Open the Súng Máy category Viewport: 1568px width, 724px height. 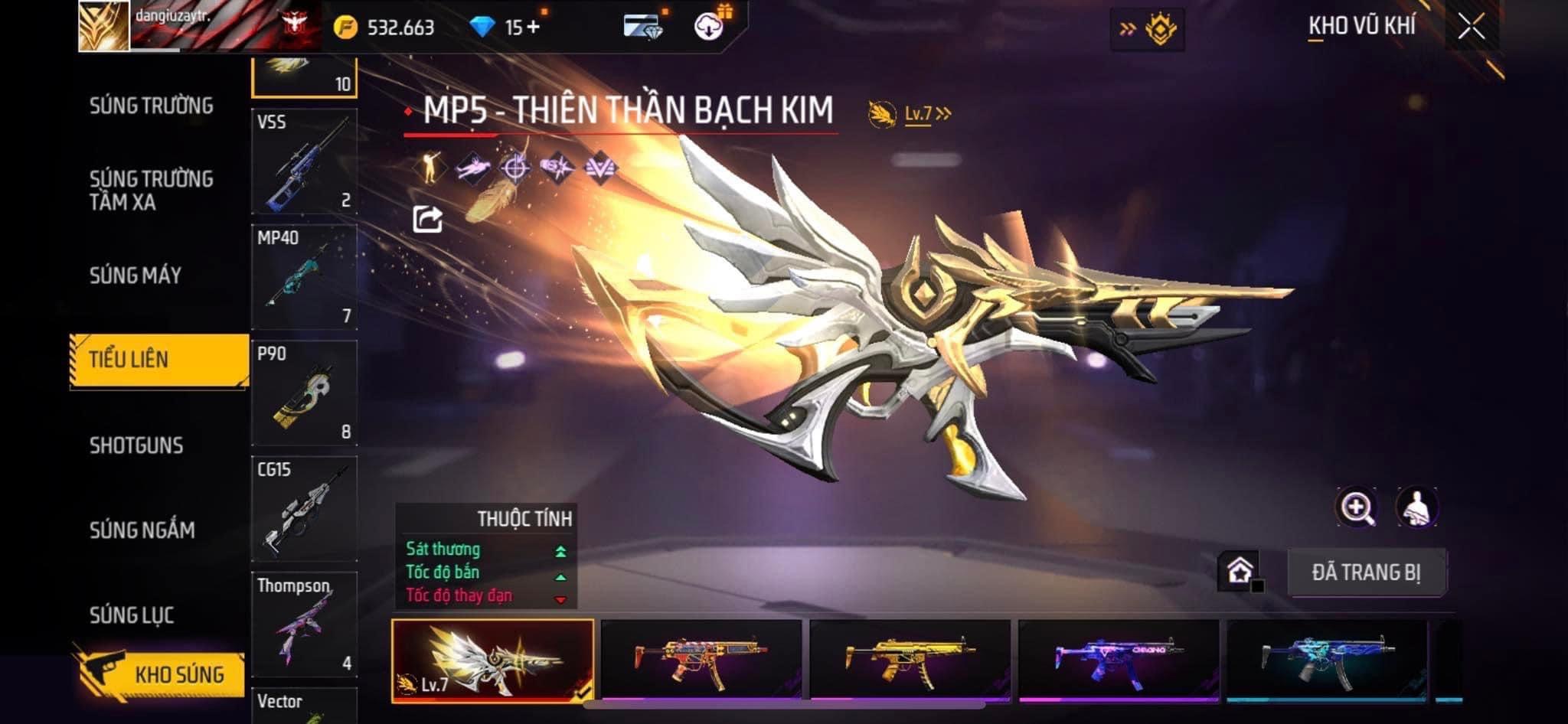(136, 276)
